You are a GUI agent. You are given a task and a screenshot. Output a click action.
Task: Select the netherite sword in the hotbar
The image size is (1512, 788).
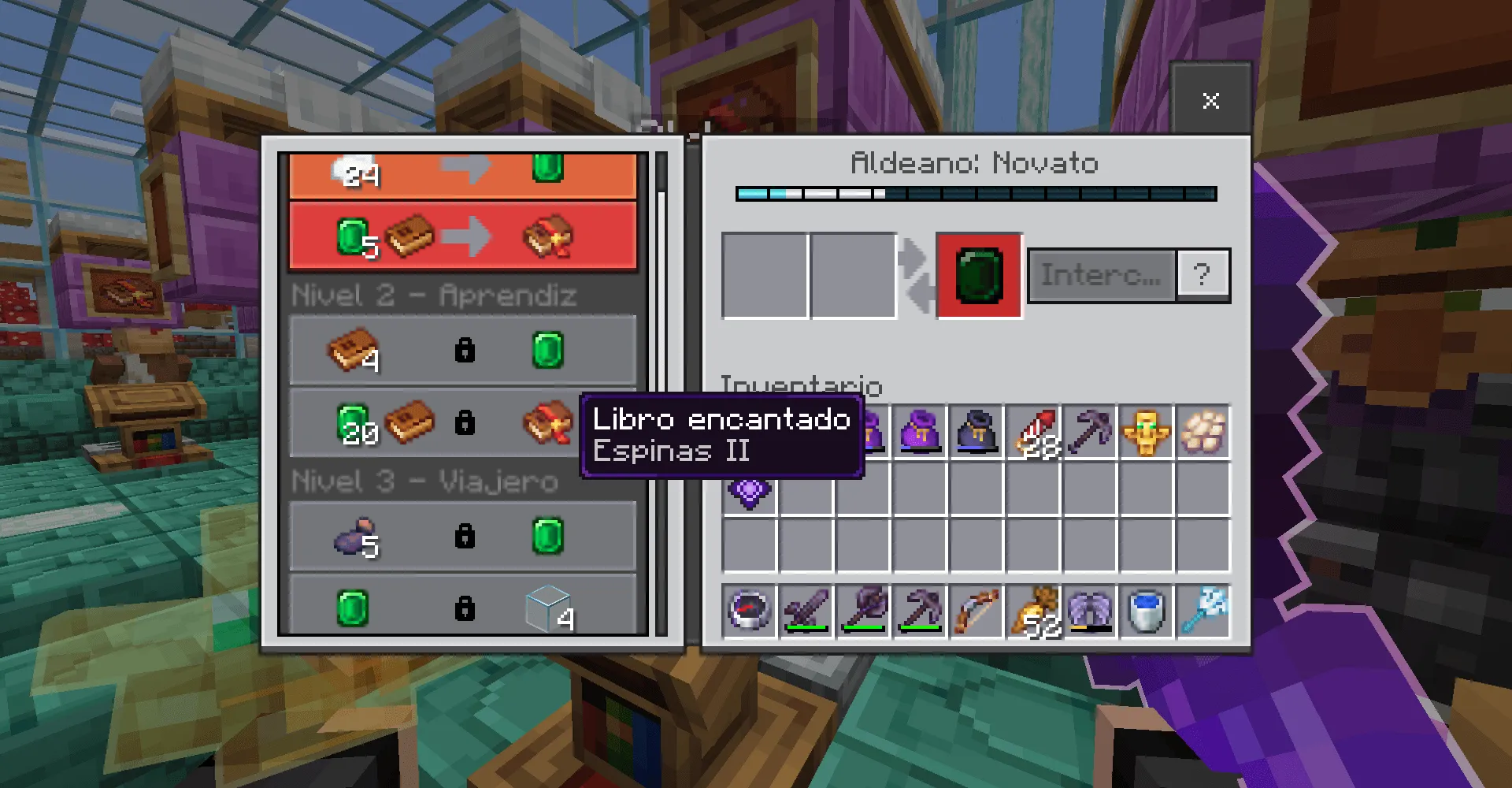click(806, 611)
